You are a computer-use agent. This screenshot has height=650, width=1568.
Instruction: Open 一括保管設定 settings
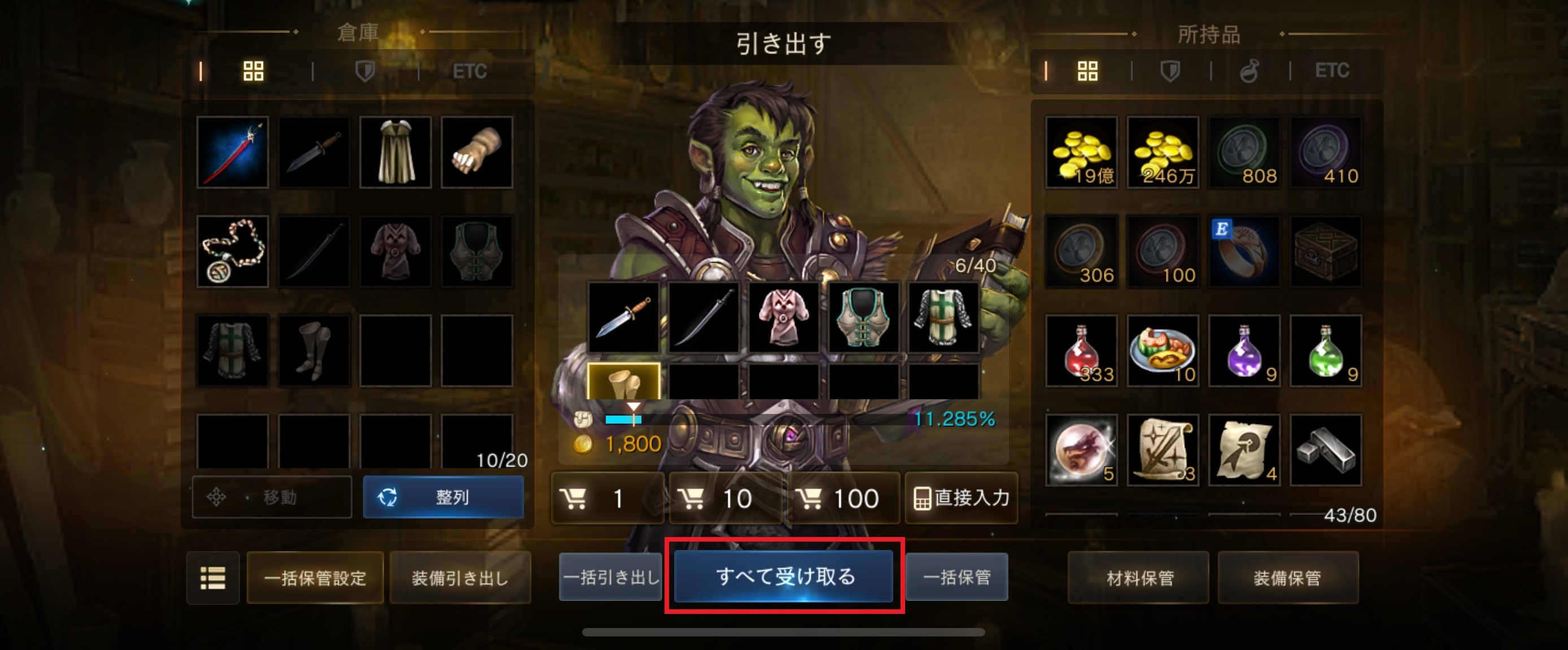315,578
